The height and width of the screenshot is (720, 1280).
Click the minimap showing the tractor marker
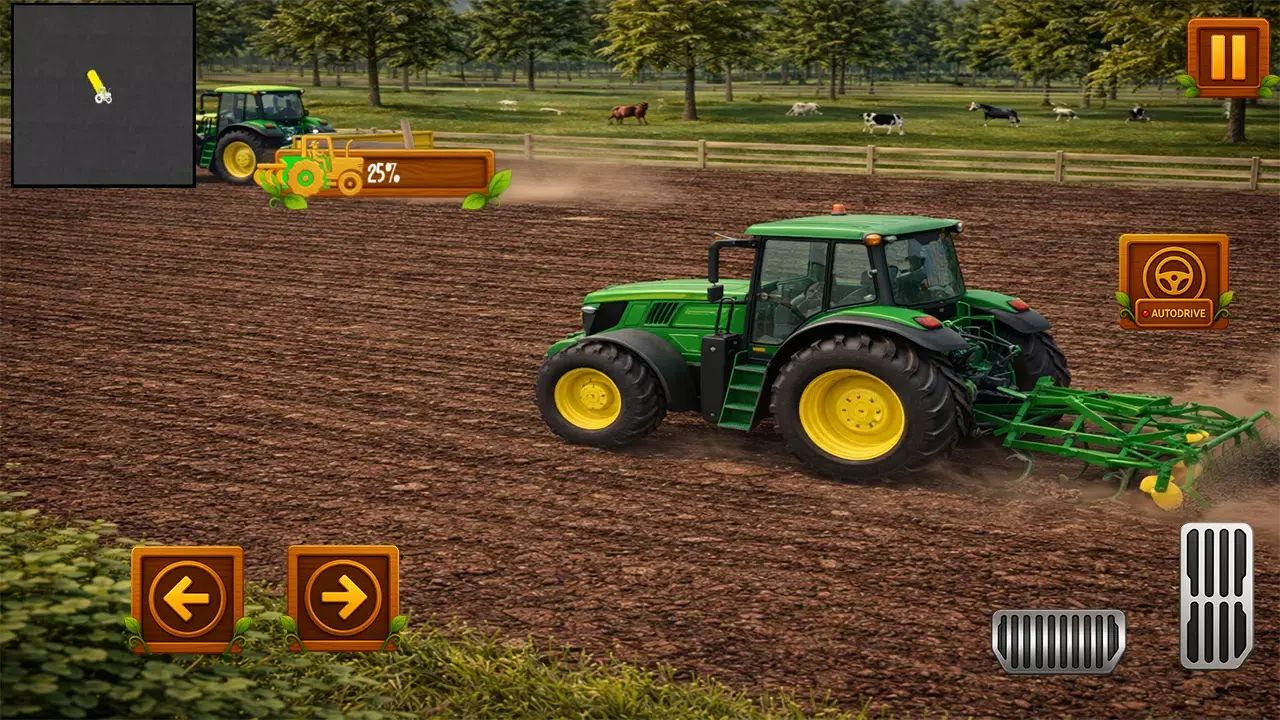pyautogui.click(x=103, y=95)
